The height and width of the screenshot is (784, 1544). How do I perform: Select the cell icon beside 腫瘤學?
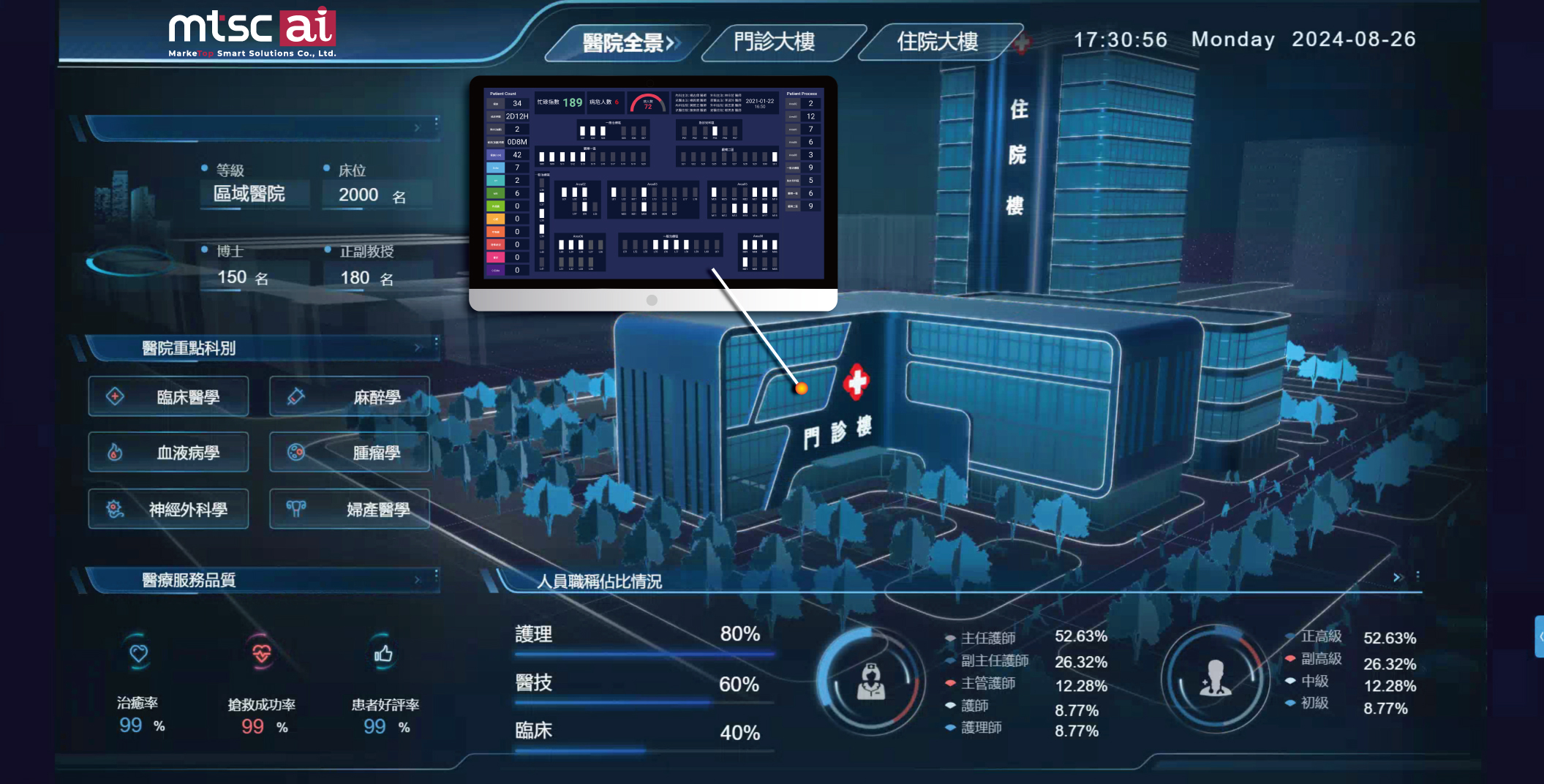pyautogui.click(x=295, y=453)
